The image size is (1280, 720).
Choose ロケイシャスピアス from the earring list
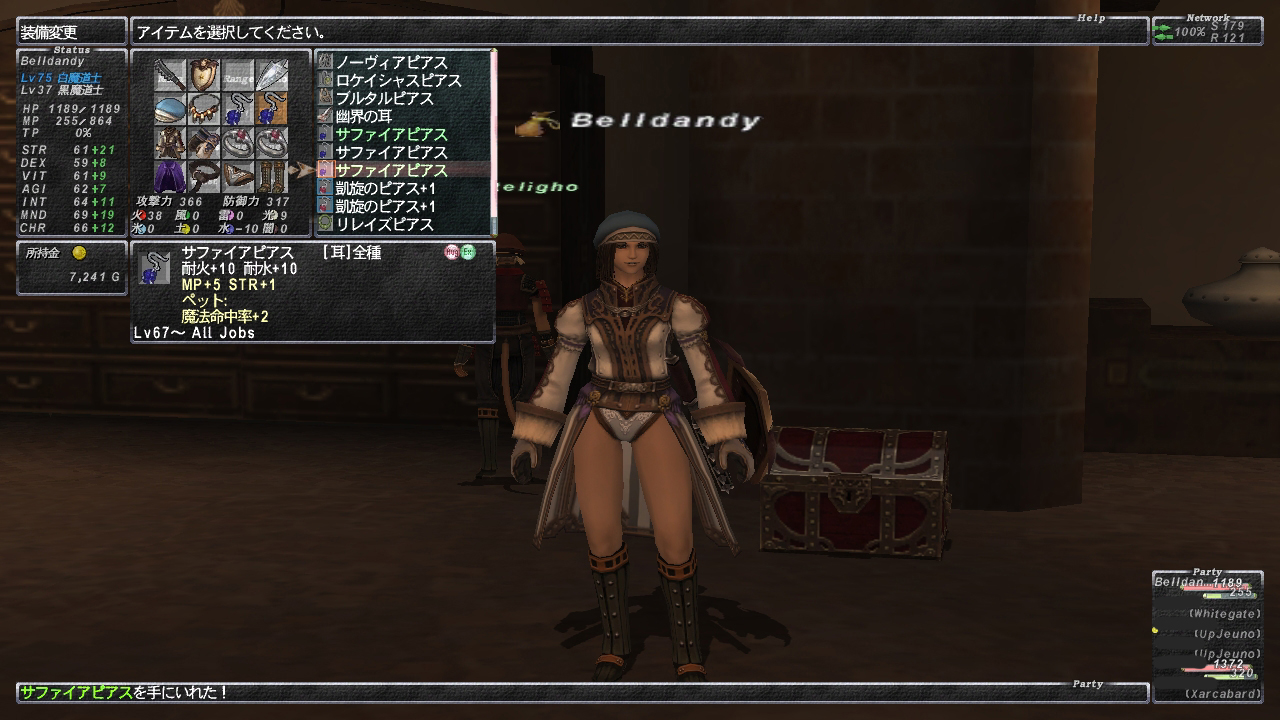[x=398, y=81]
